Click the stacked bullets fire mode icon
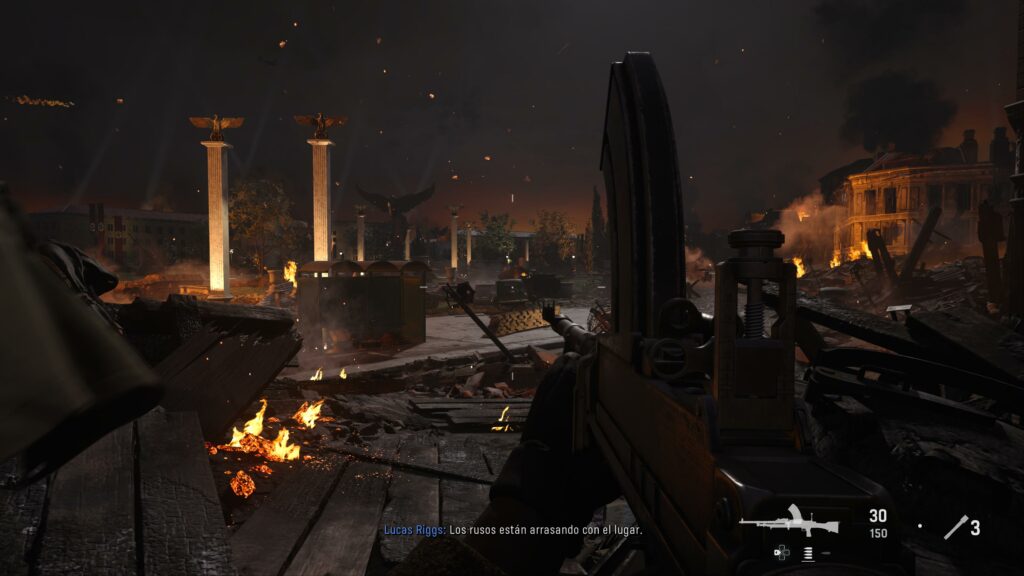The height and width of the screenshot is (576, 1024). click(807, 553)
